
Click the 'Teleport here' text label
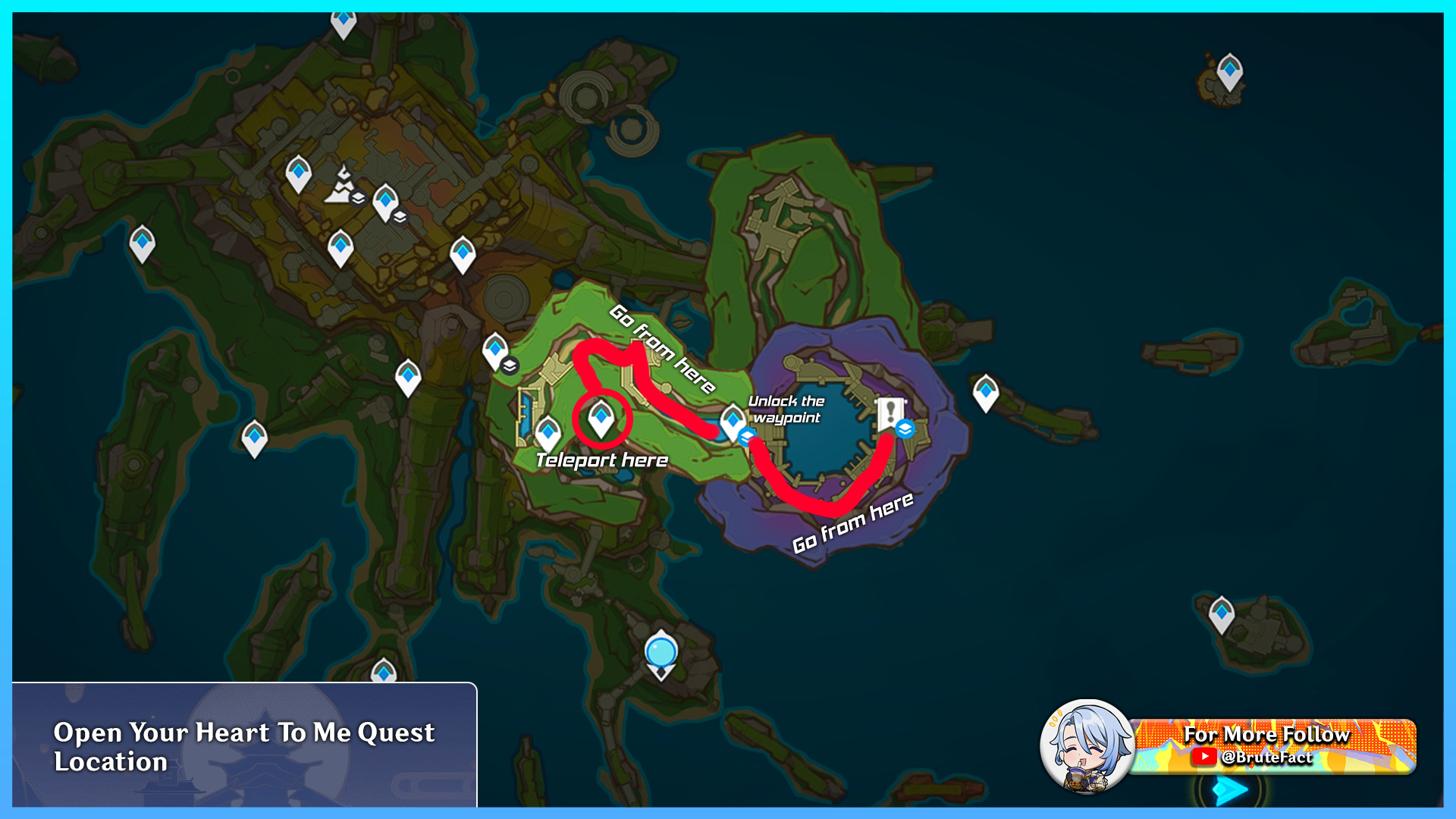coord(602,460)
